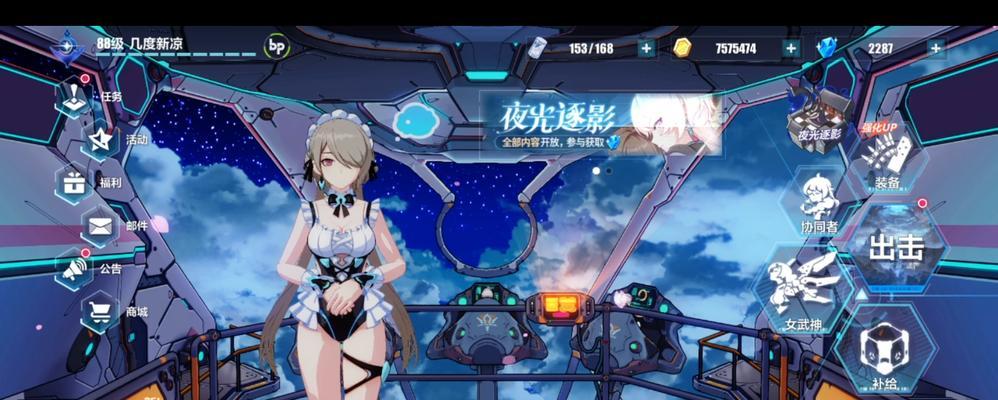Open the 邮件 mailbox
This screenshot has height=400, width=998.
(101, 226)
